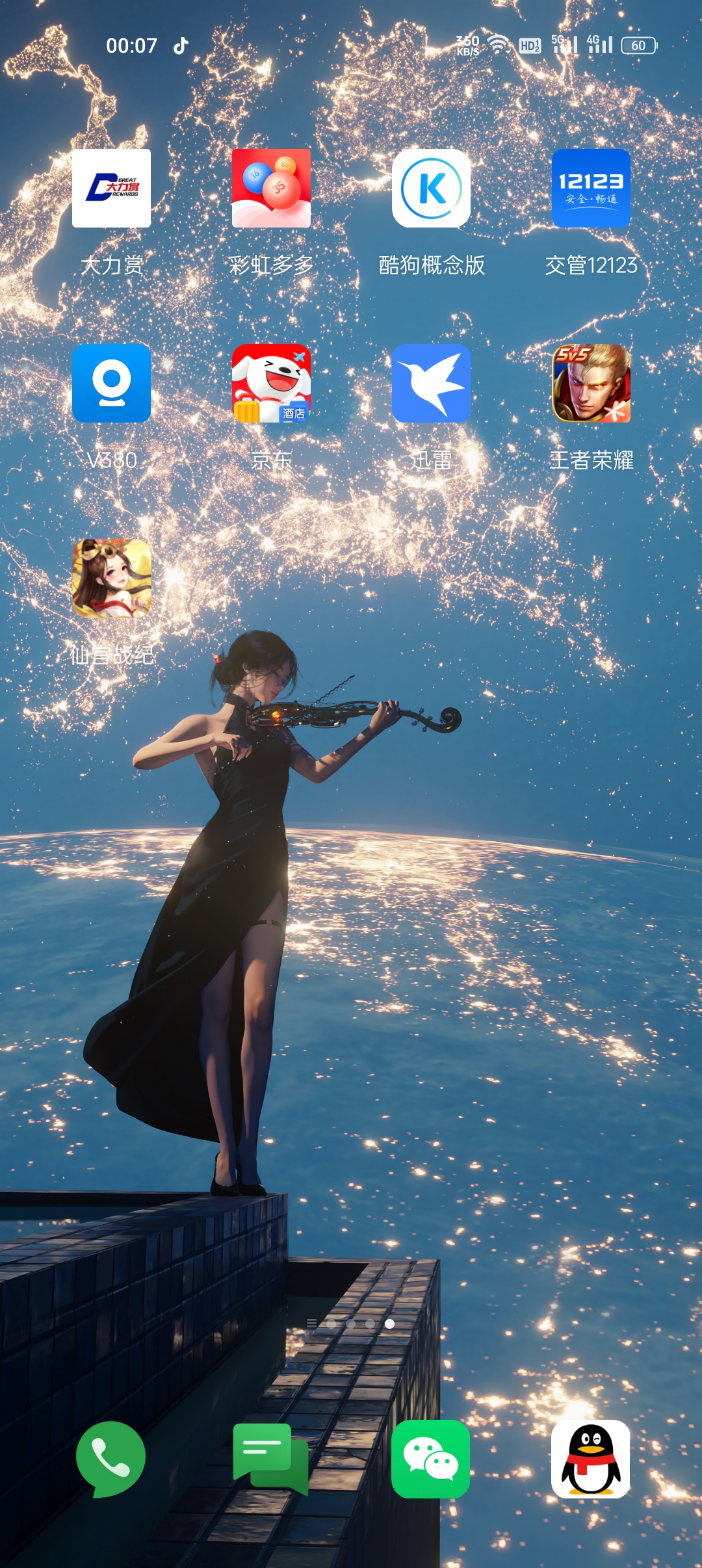Open 酷狗概念版 music app
The height and width of the screenshot is (1568, 702).
(x=431, y=189)
